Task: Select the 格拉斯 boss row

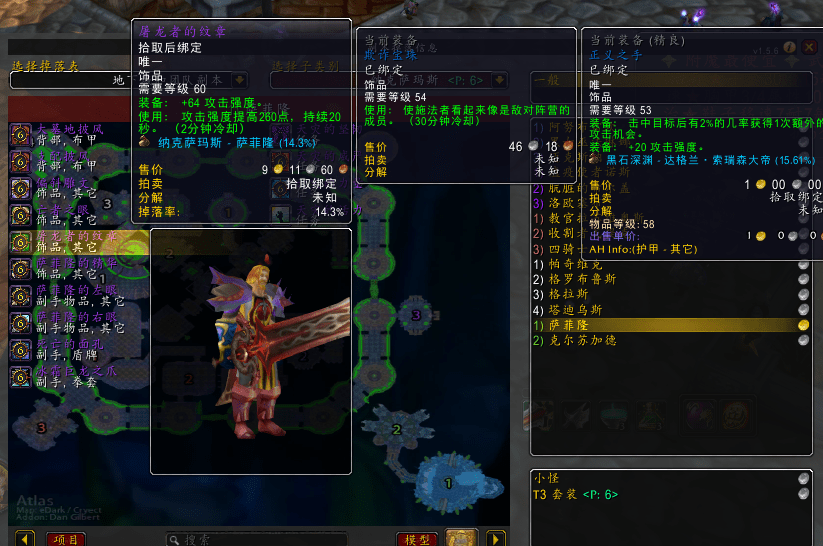Action: (x=570, y=295)
